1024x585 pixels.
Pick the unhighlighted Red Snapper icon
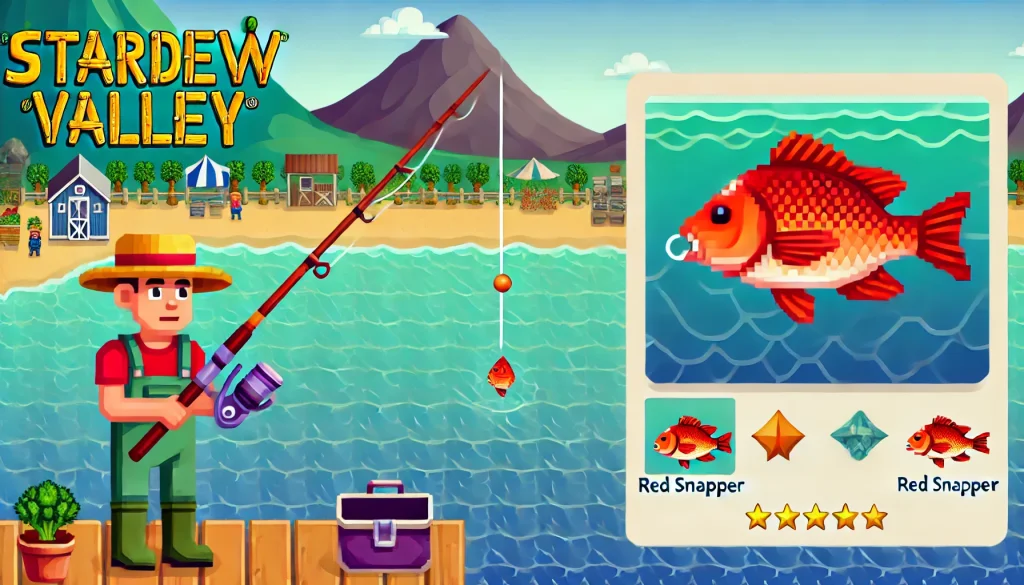coord(946,441)
